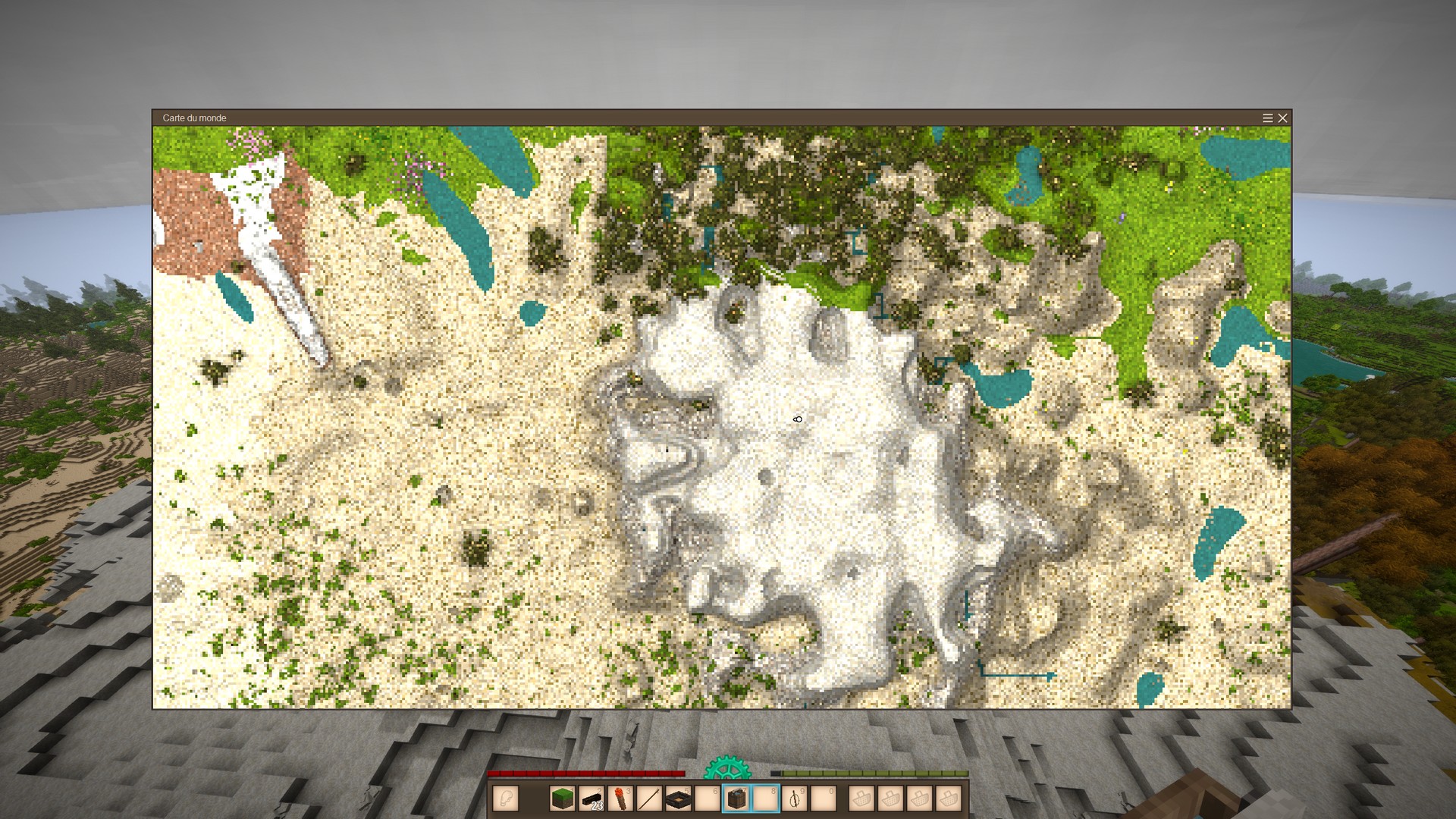Select the thin stick hotbar slot
This screenshot has width=1456, height=819.
click(x=649, y=799)
